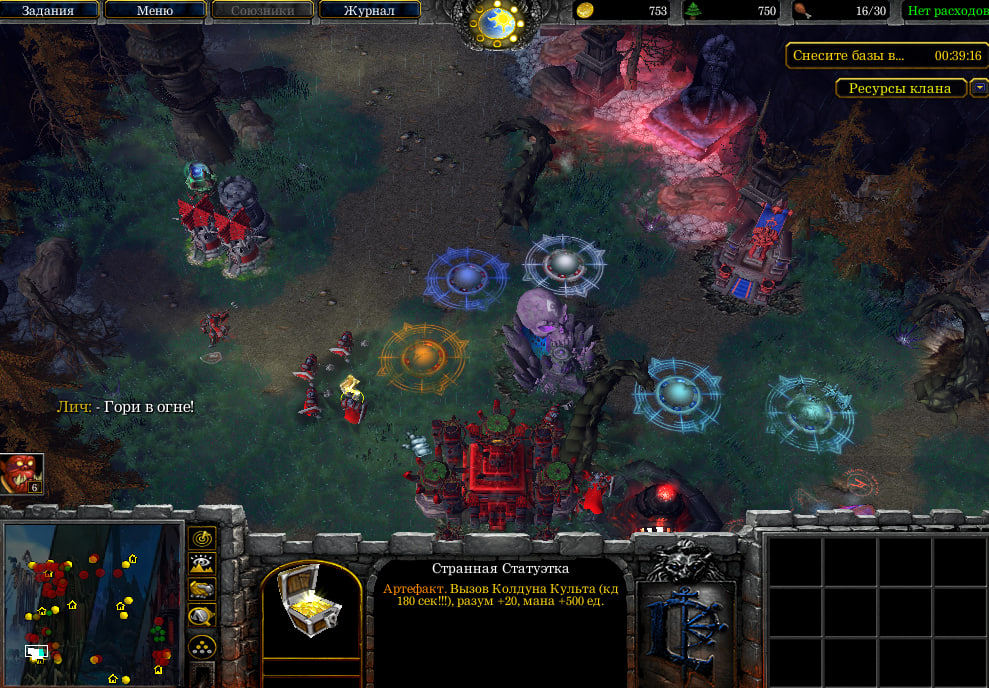Viewport: 989px width, 688px height.
Task: Click the treasure chest item portrait
Action: pos(311,599)
